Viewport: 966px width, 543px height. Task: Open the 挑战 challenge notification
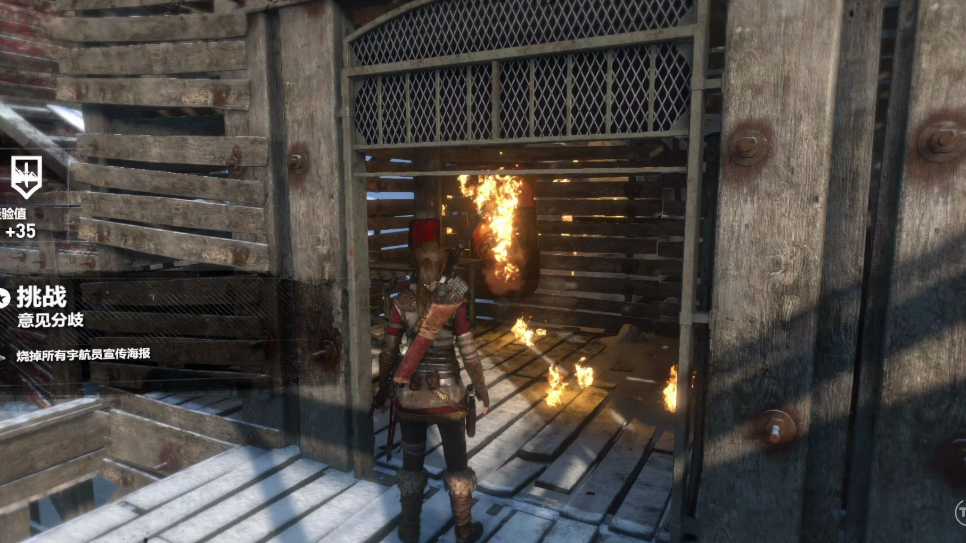pyautogui.click(x=43, y=295)
